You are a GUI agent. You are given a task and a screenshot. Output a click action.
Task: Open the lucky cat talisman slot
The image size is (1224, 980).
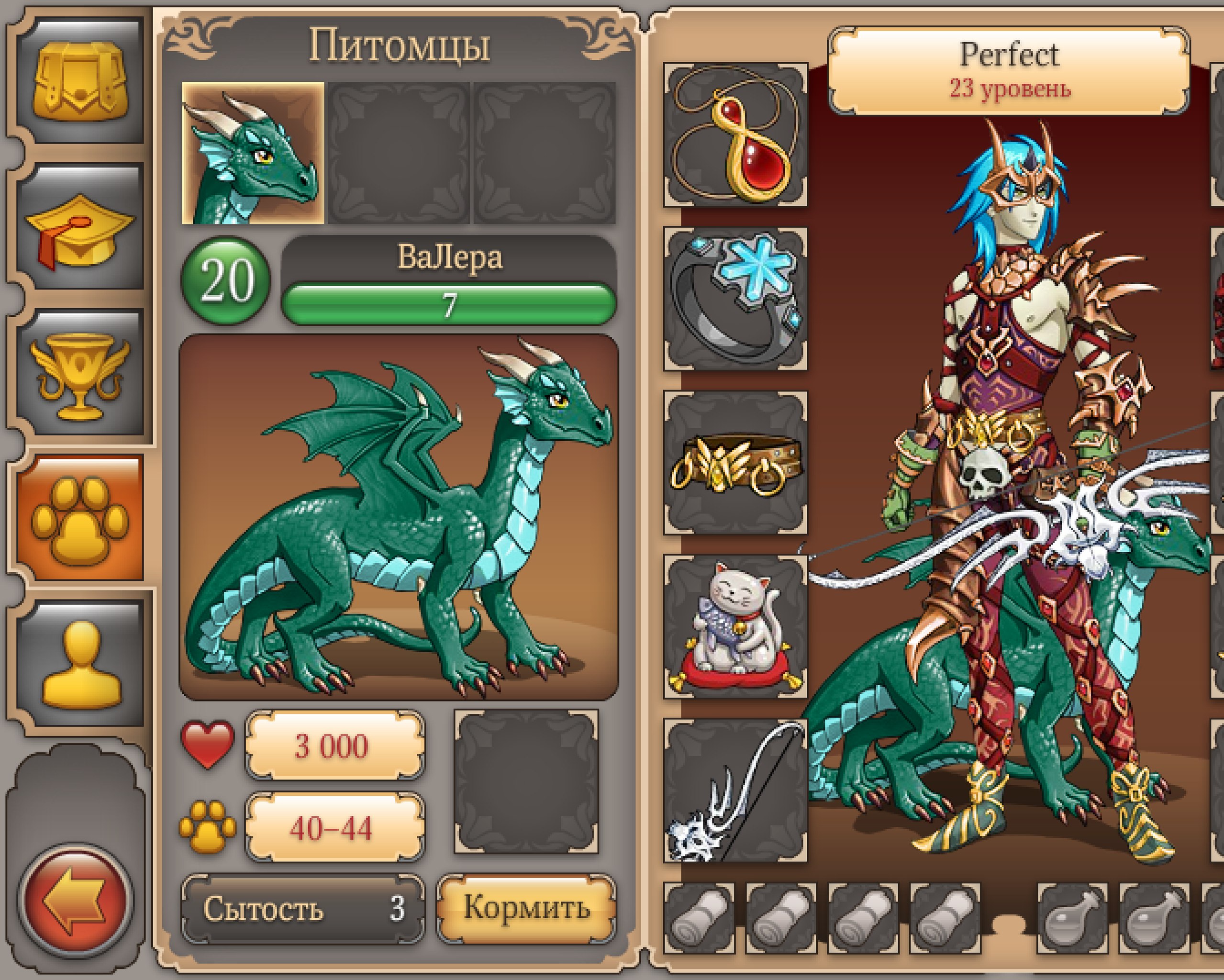pyautogui.click(x=735, y=627)
